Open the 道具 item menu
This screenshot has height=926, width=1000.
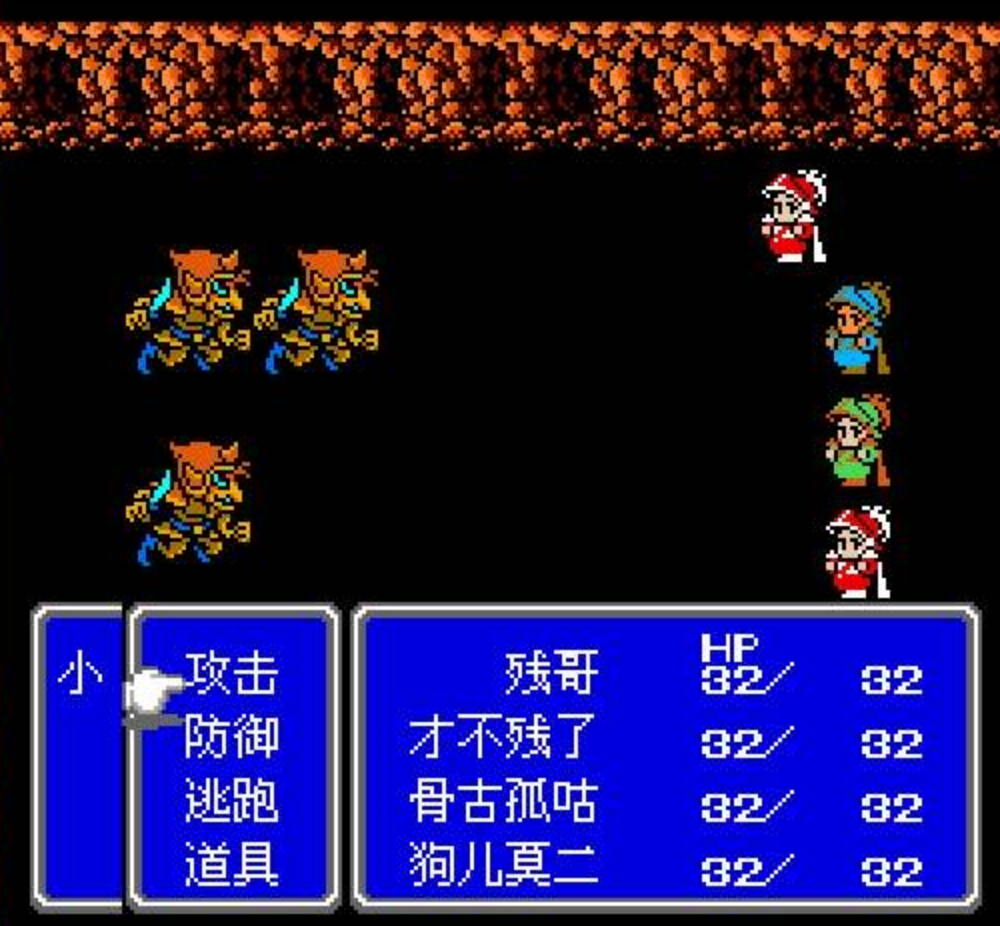[231, 865]
